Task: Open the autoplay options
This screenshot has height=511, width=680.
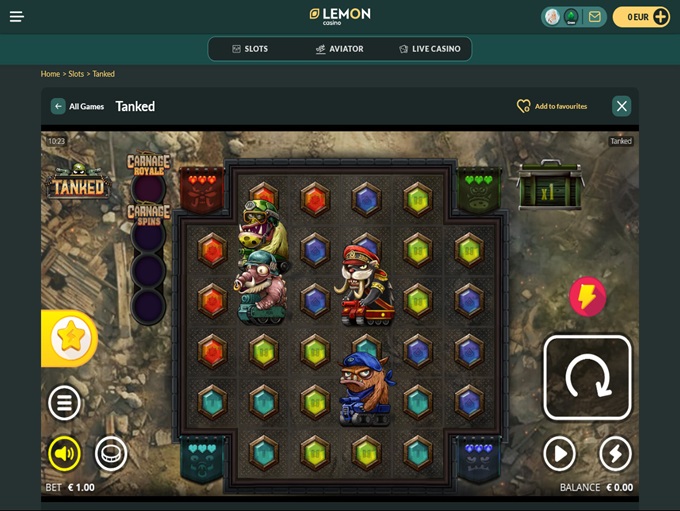Action: coord(559,454)
